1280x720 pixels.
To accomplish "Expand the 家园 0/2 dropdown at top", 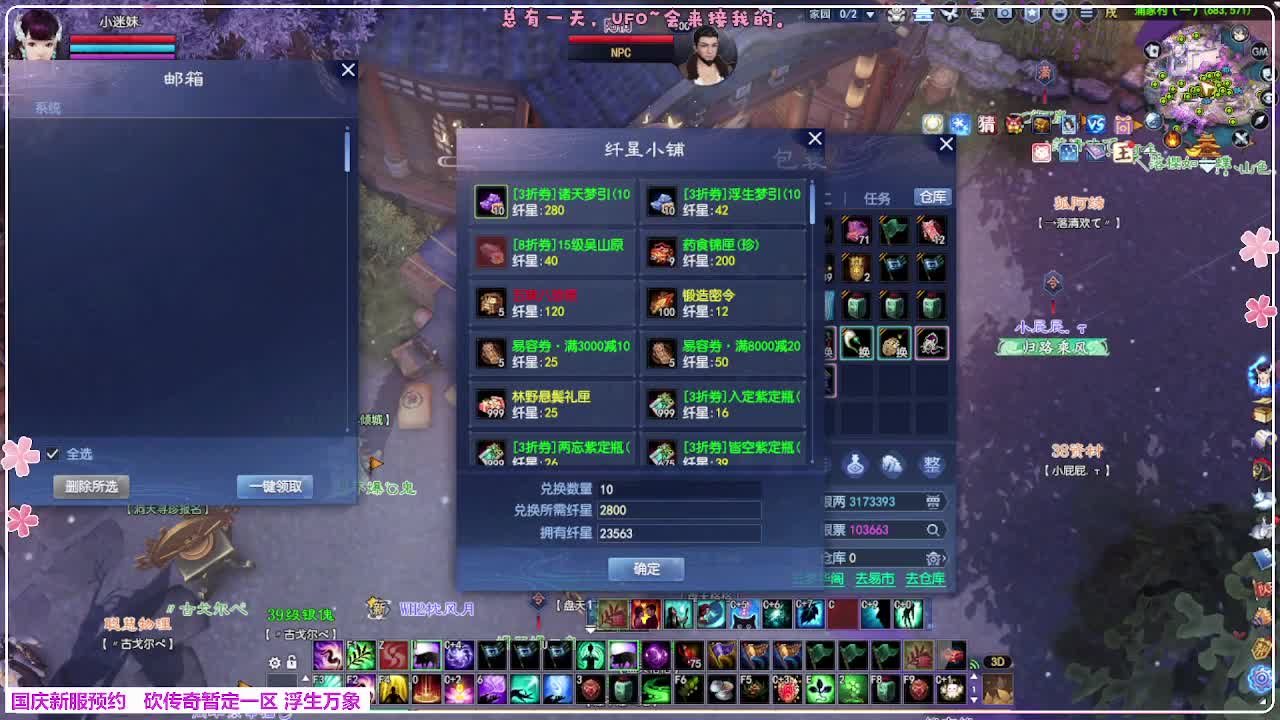I will pos(871,14).
